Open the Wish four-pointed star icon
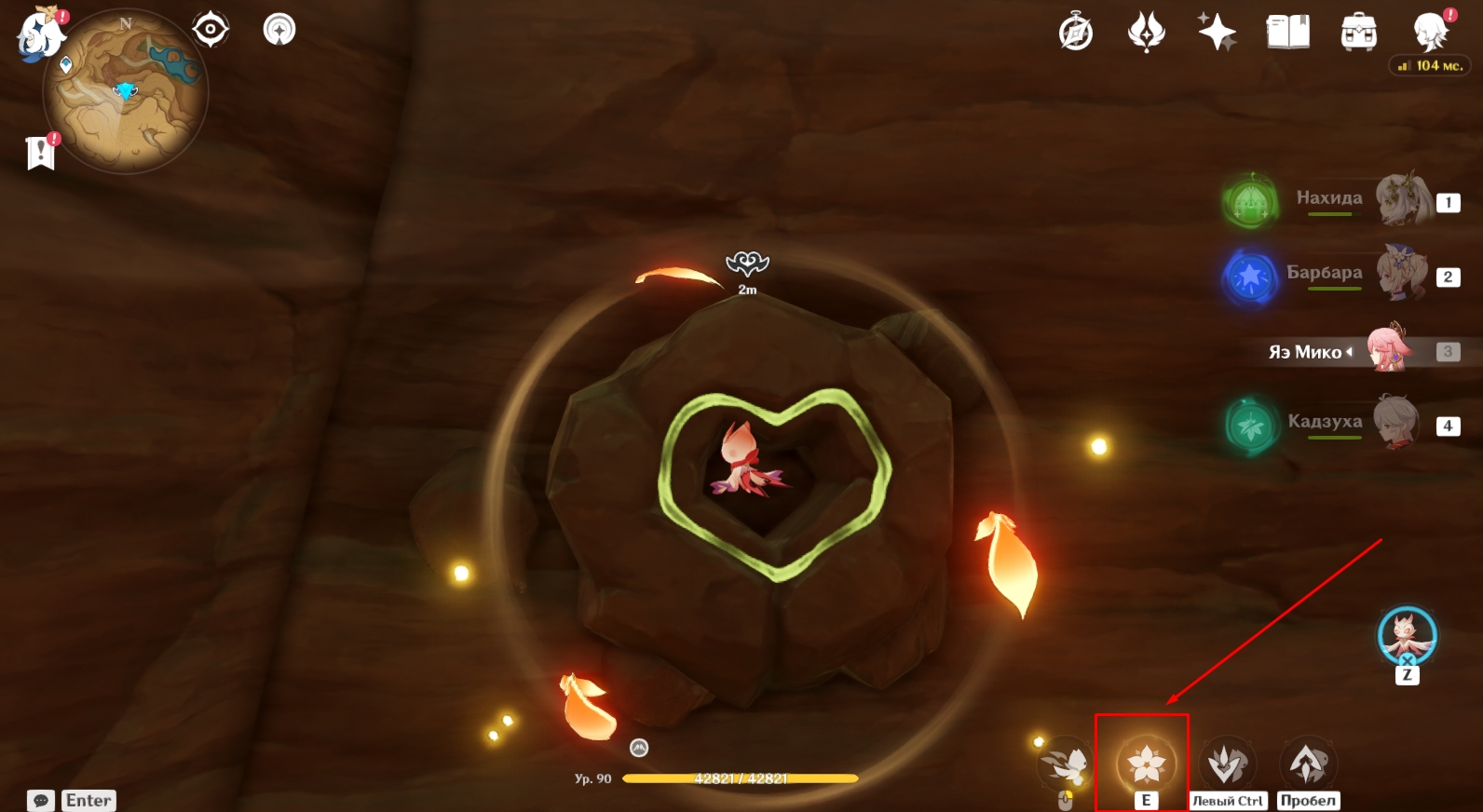The image size is (1483, 812). pyautogui.click(x=1217, y=33)
